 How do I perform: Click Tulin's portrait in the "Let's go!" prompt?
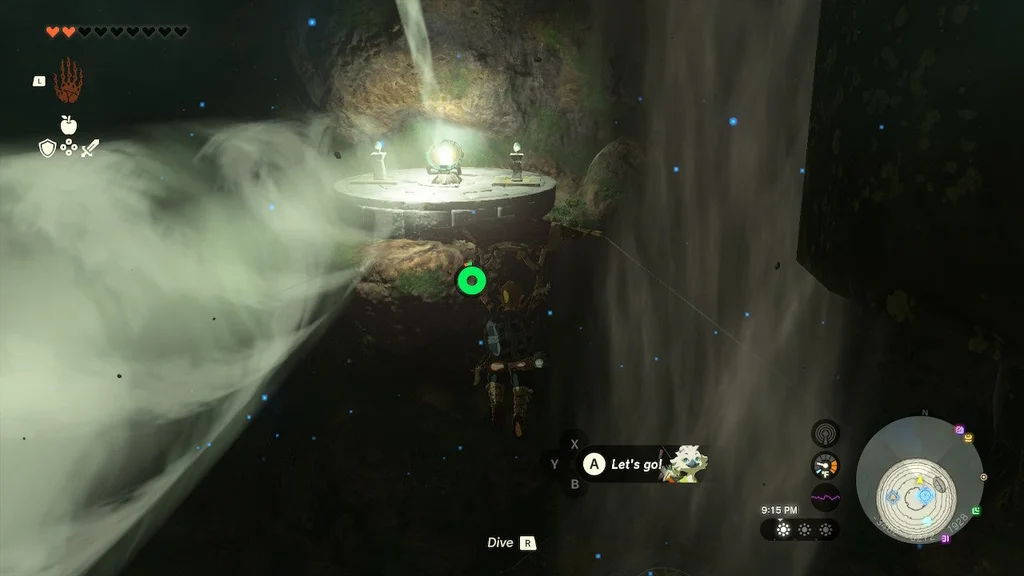(x=683, y=463)
